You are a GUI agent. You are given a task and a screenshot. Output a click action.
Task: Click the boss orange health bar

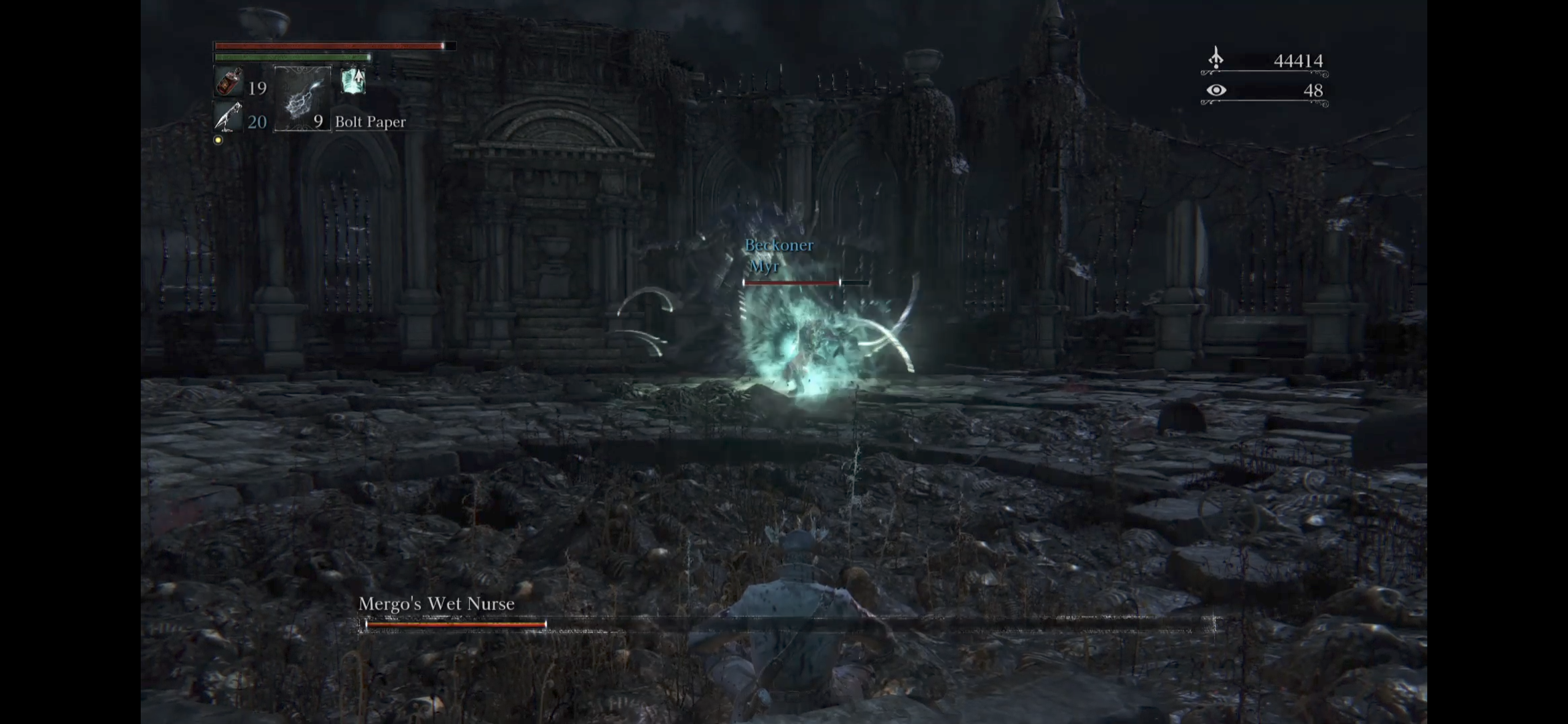456,625
